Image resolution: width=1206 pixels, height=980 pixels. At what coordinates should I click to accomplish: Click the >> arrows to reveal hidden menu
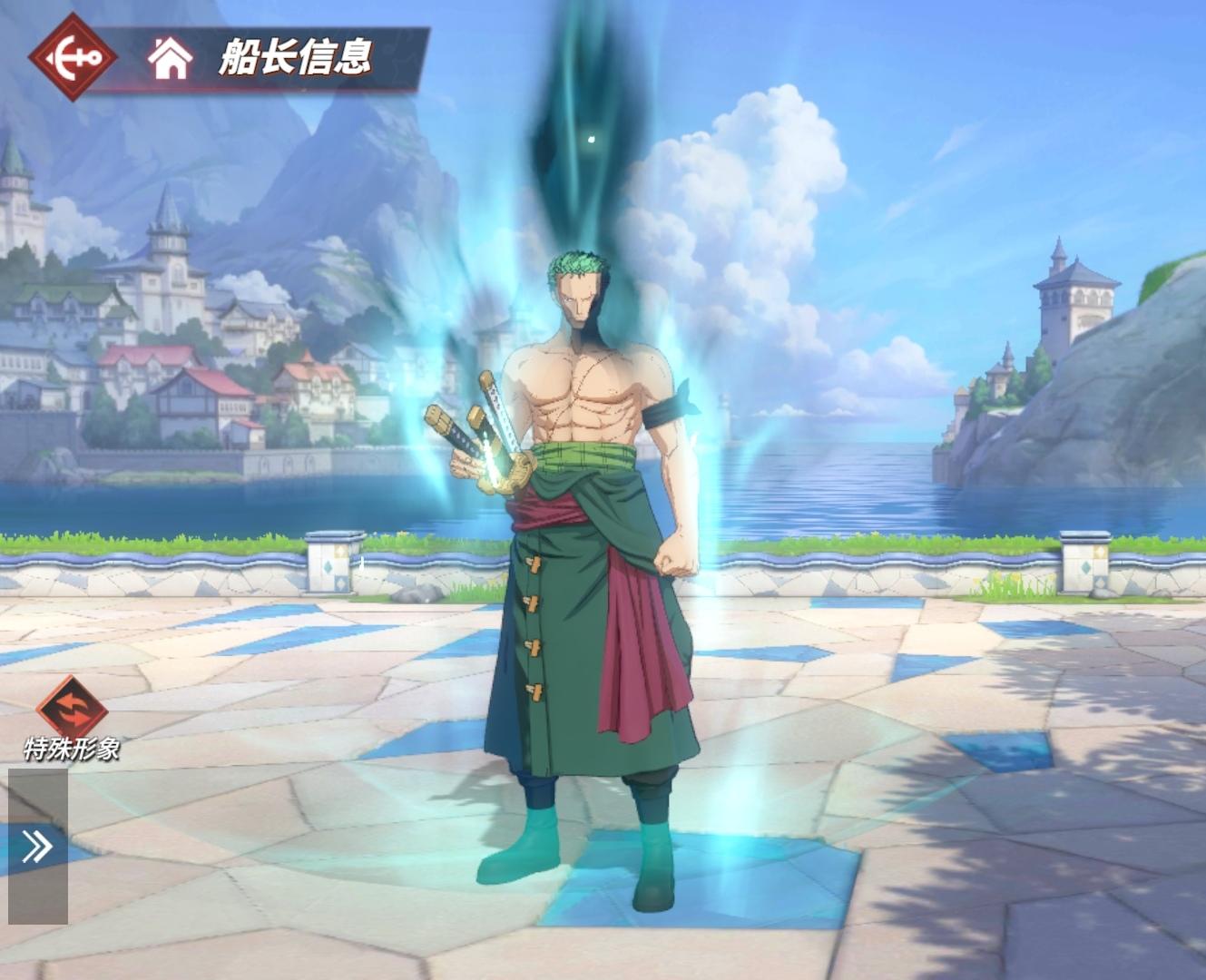tap(37, 846)
